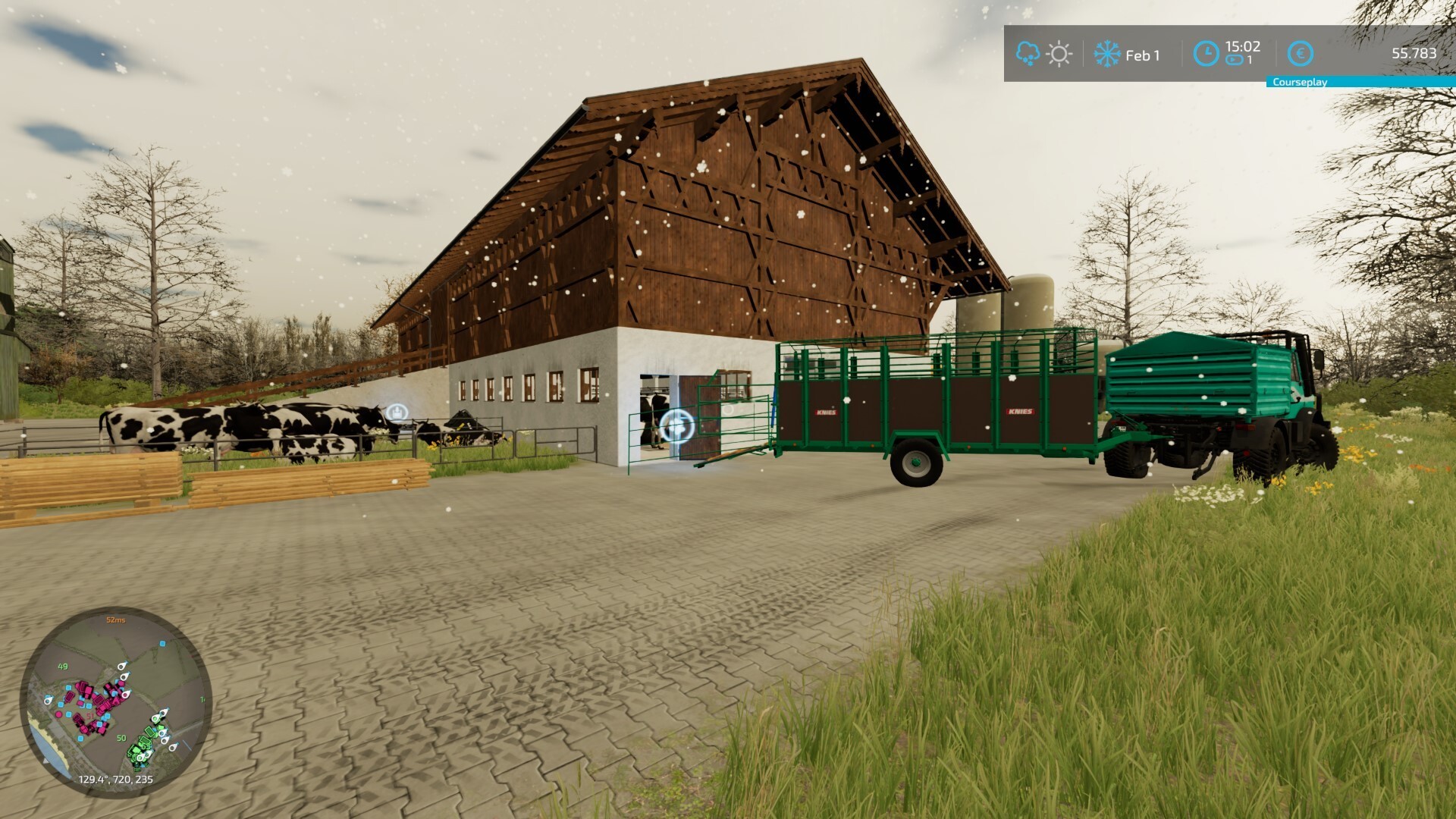The width and height of the screenshot is (1456, 819).
Task: Click the weather forecast cloud icon
Action: click(x=1027, y=54)
